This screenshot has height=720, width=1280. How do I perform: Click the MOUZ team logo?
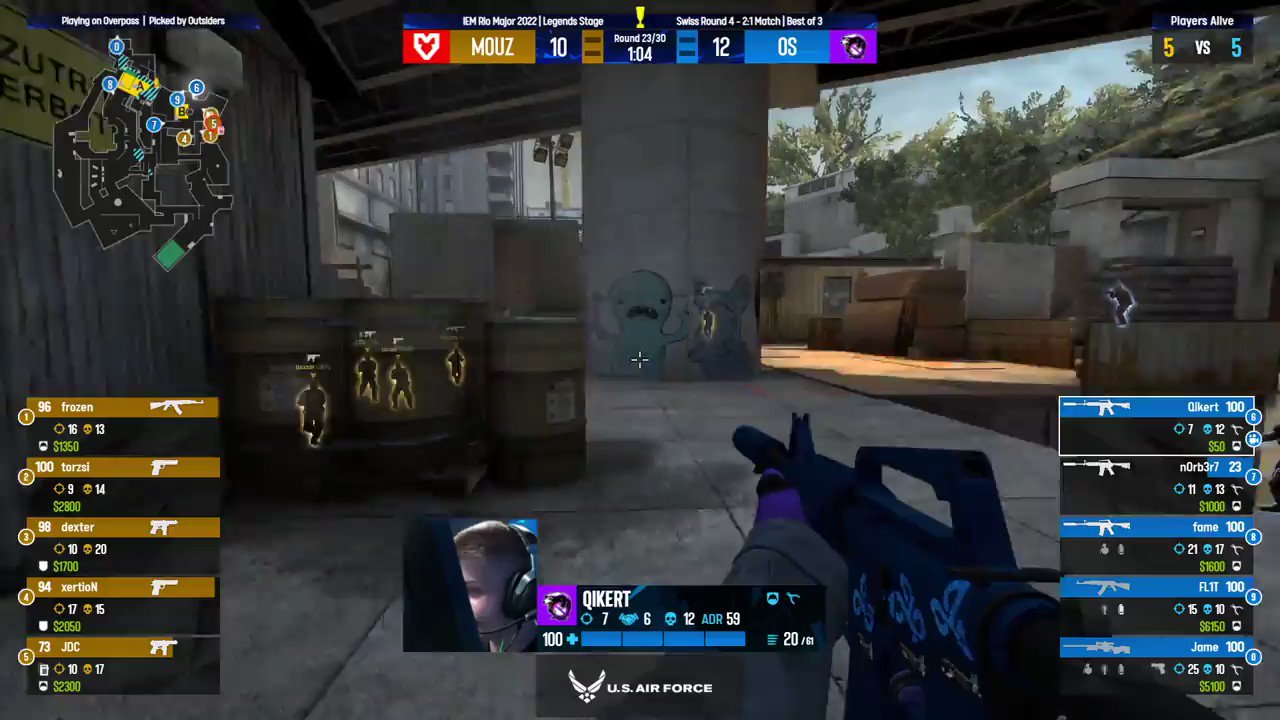(x=425, y=46)
